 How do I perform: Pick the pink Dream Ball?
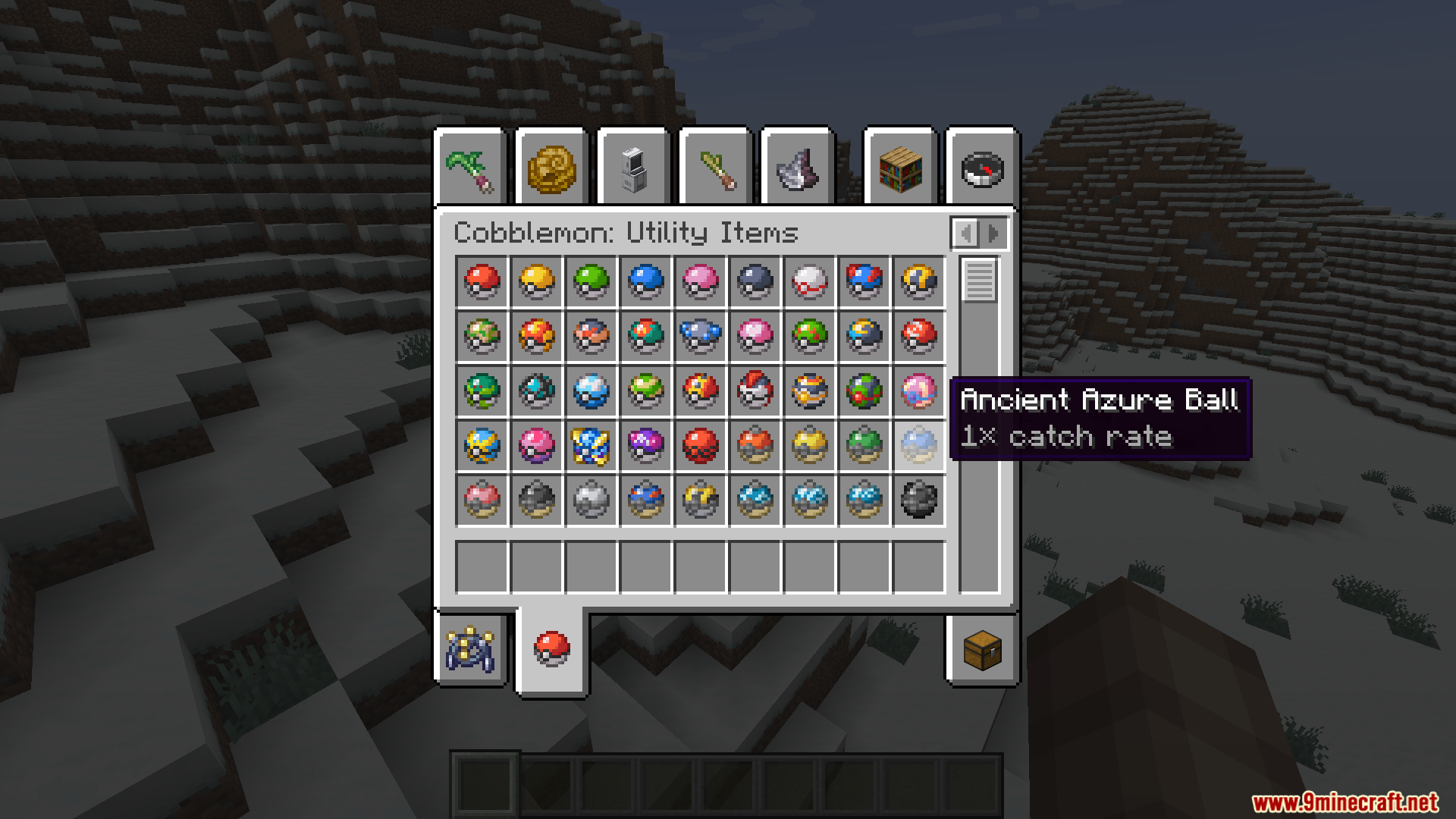pos(538,447)
